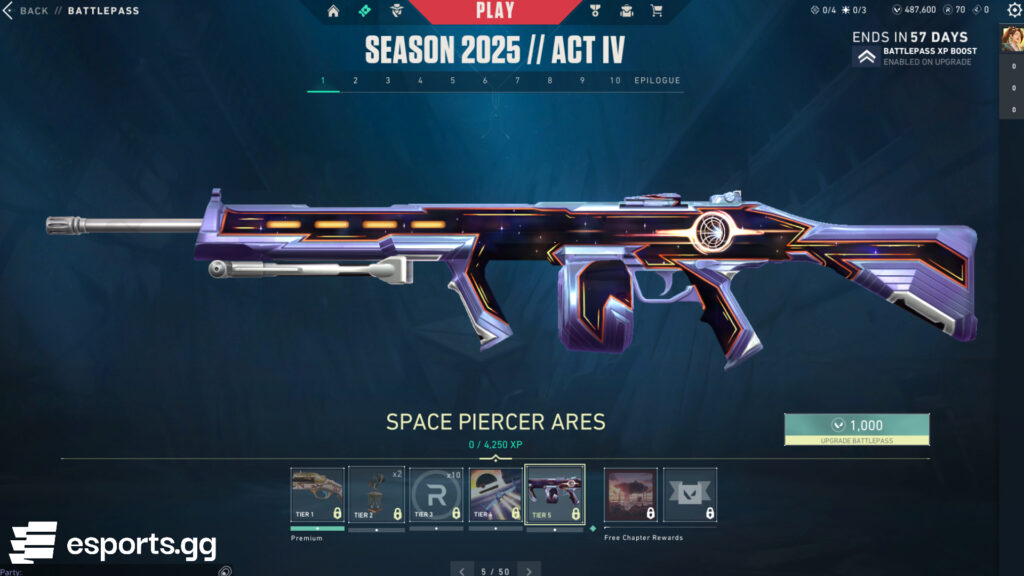Open the Epilogue chapter tab
This screenshot has width=1024, height=576.
pos(657,81)
